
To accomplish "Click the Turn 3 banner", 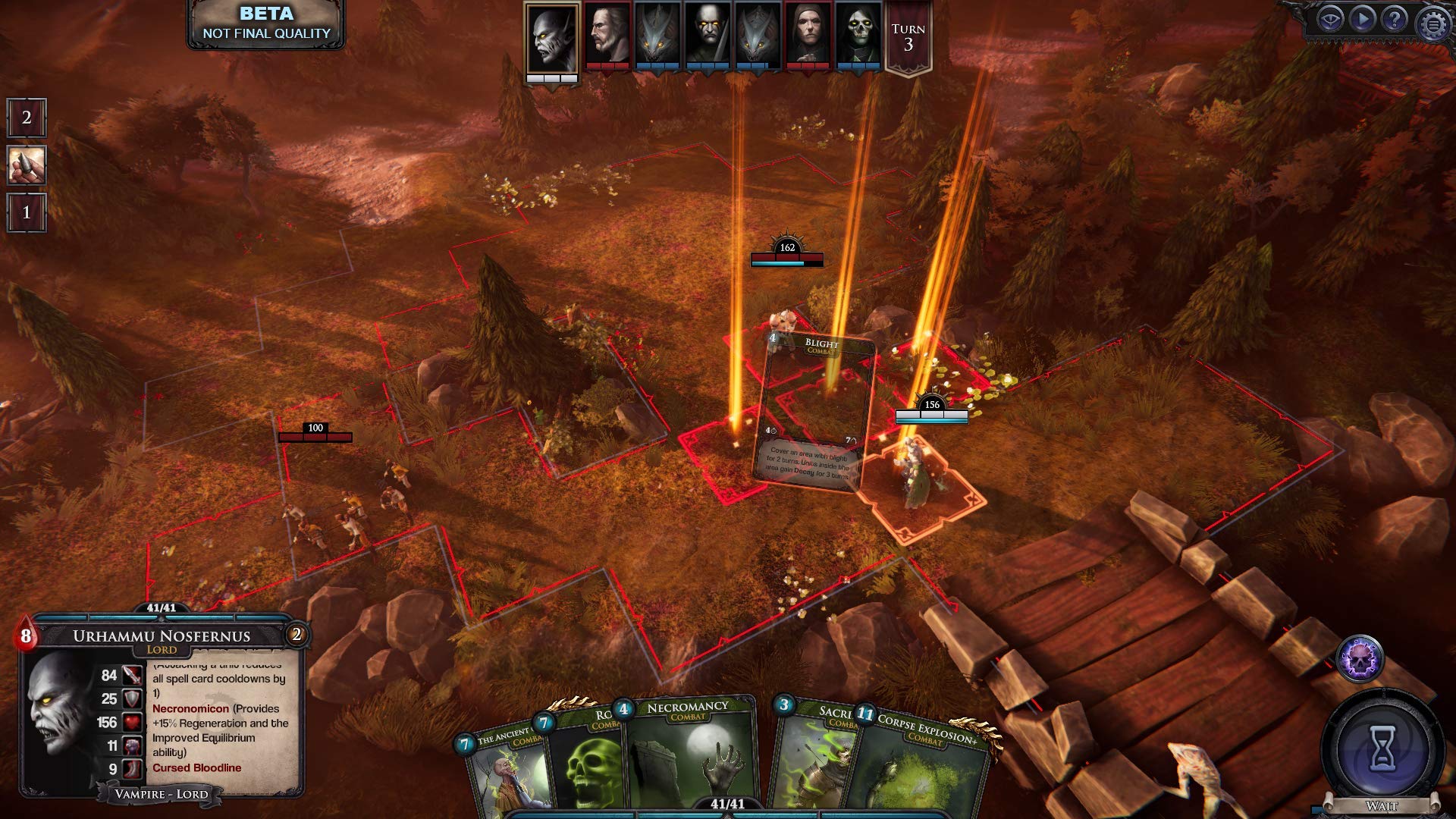I will (x=910, y=34).
